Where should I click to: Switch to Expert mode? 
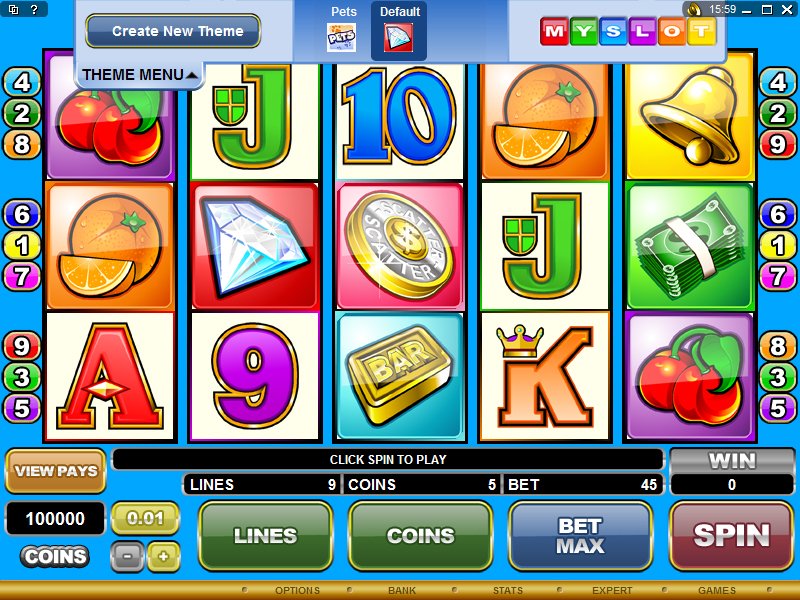coord(612,591)
